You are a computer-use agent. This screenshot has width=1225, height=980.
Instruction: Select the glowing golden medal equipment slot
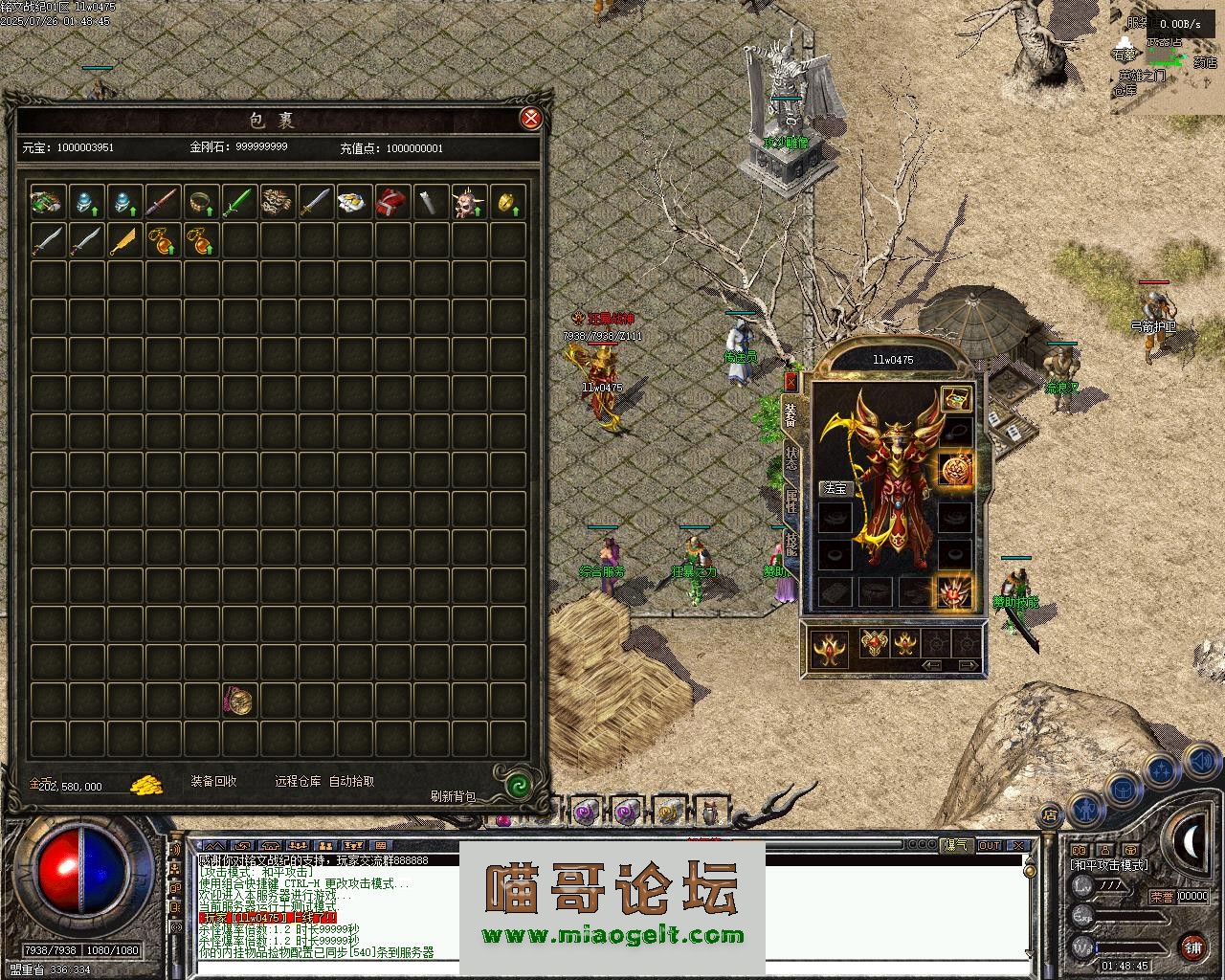point(955,470)
